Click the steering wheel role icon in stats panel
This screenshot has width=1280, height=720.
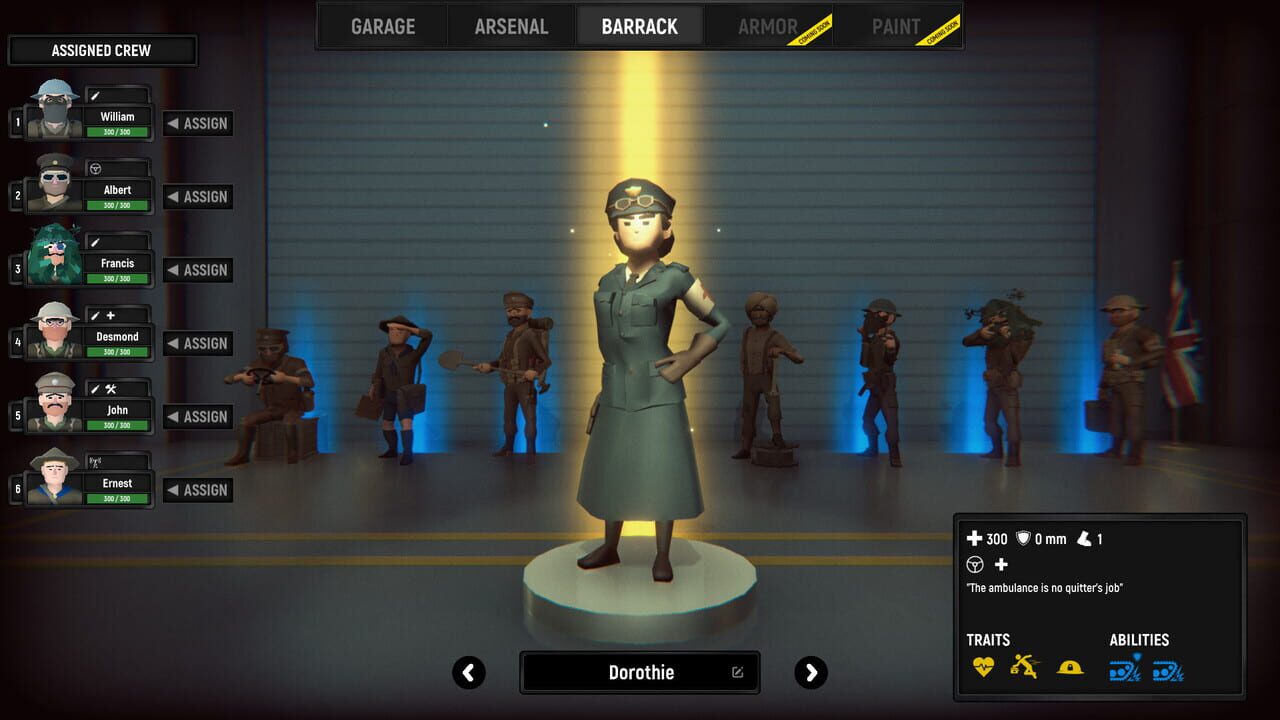click(975, 565)
